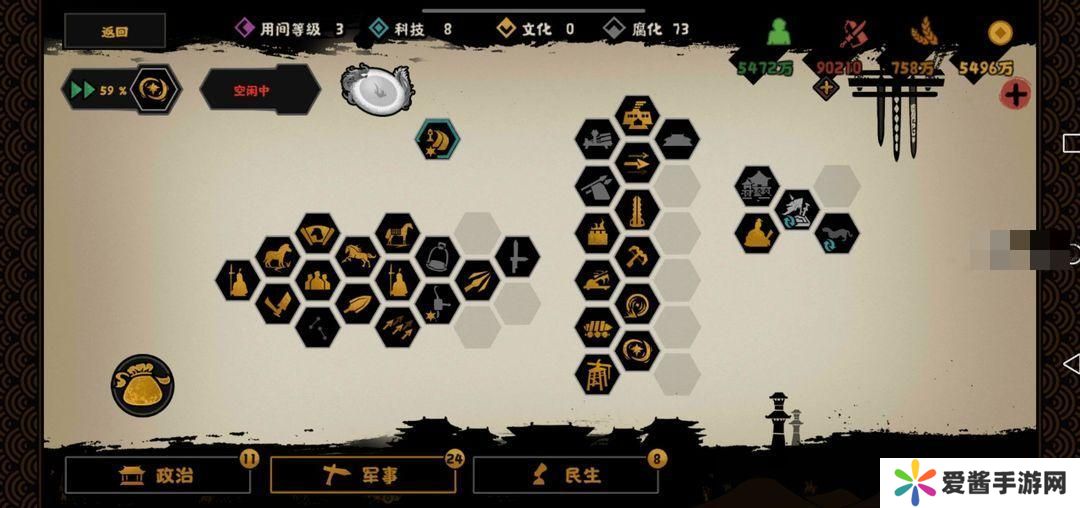Select the teal-bordered flail tech hexagon
The height and width of the screenshot is (508, 1080).
[437, 139]
